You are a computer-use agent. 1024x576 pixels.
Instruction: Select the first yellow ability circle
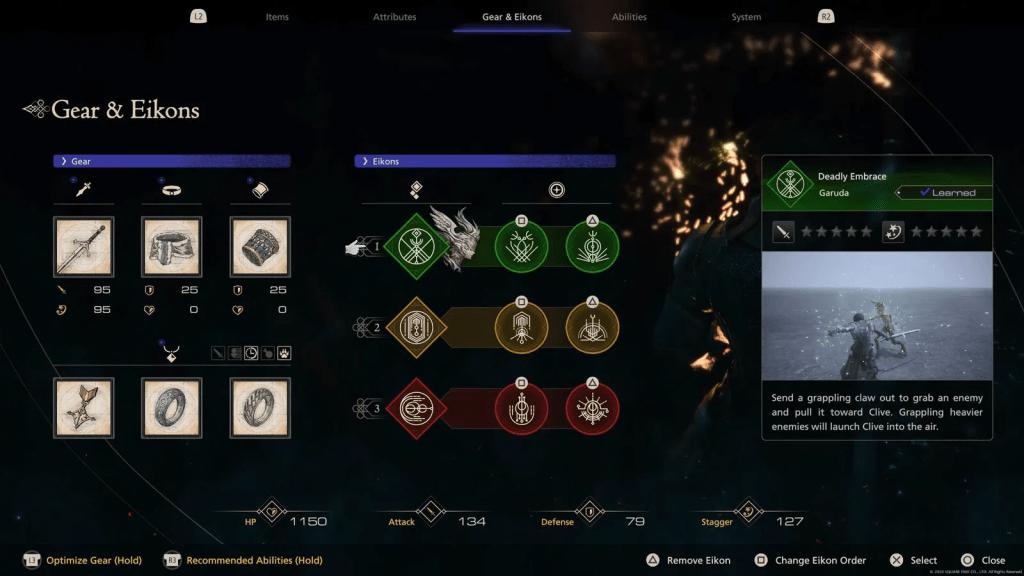(x=521, y=328)
